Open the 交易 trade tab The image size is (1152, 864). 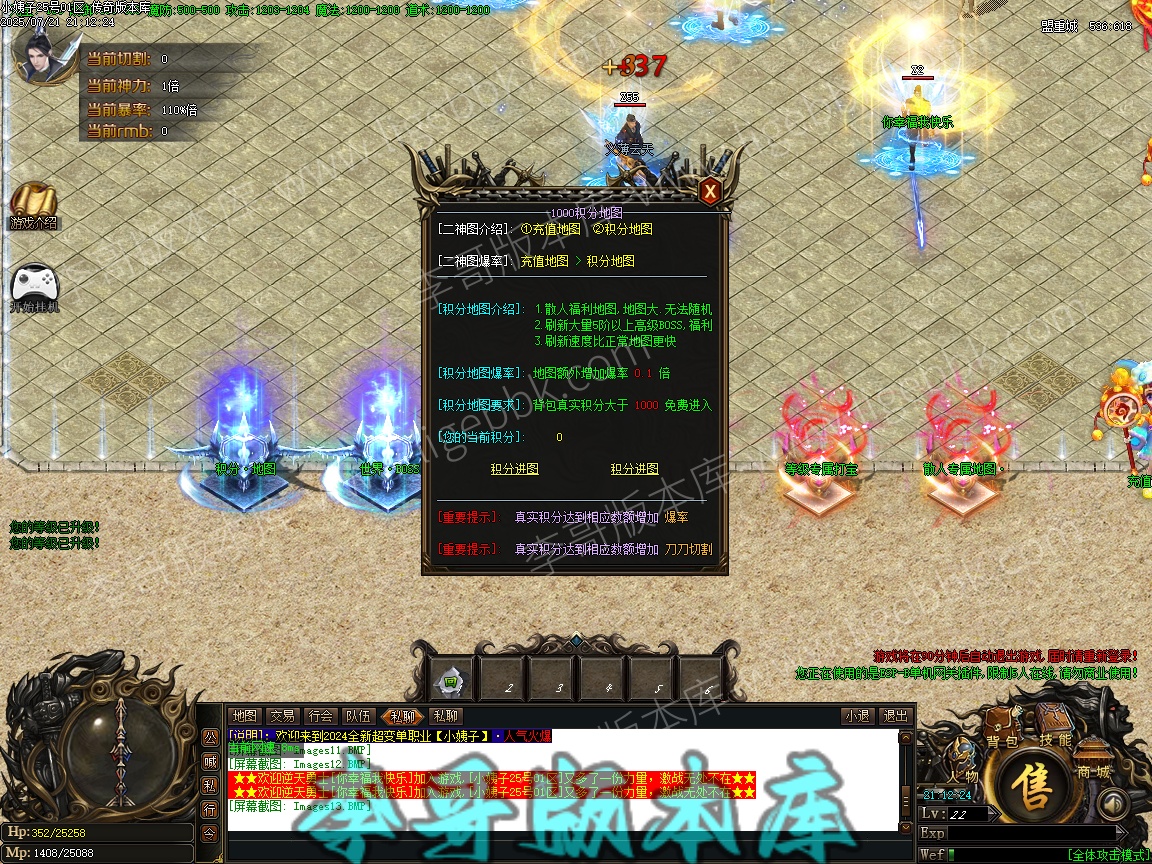click(x=282, y=716)
